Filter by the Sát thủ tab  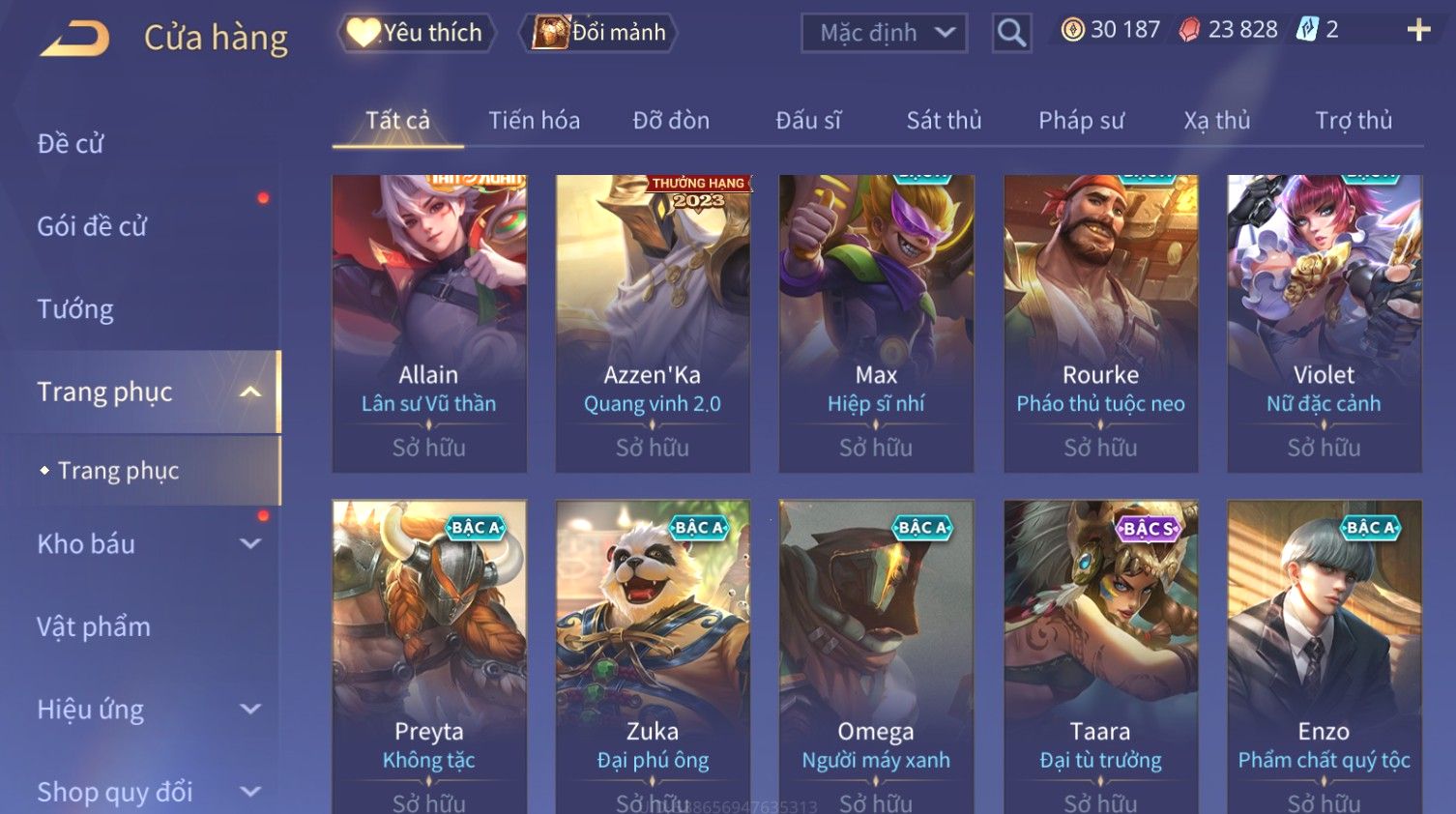coord(944,121)
